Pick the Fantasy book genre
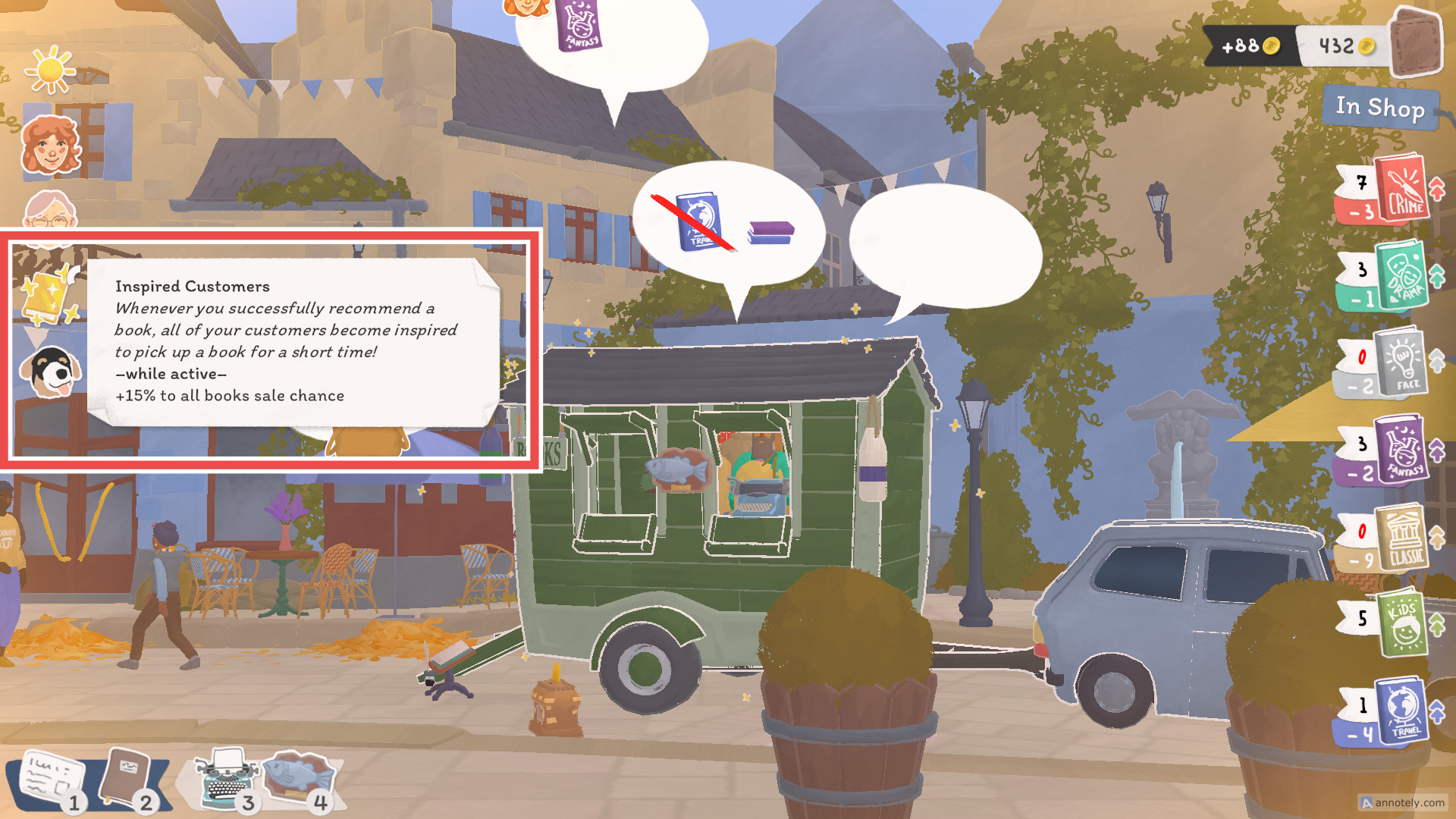Image resolution: width=1456 pixels, height=819 pixels. click(1402, 449)
